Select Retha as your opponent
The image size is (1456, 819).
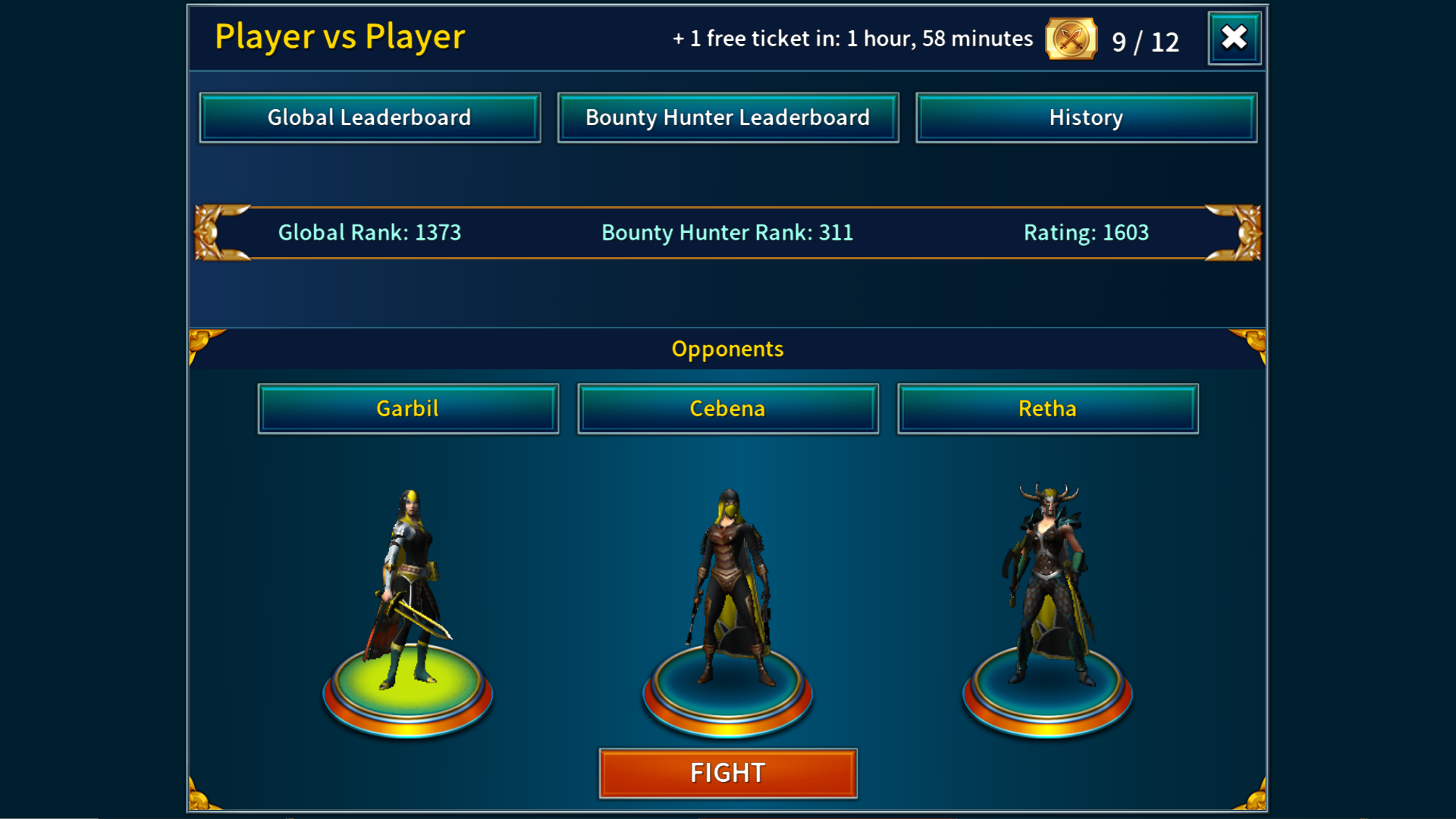pyautogui.click(x=1047, y=408)
